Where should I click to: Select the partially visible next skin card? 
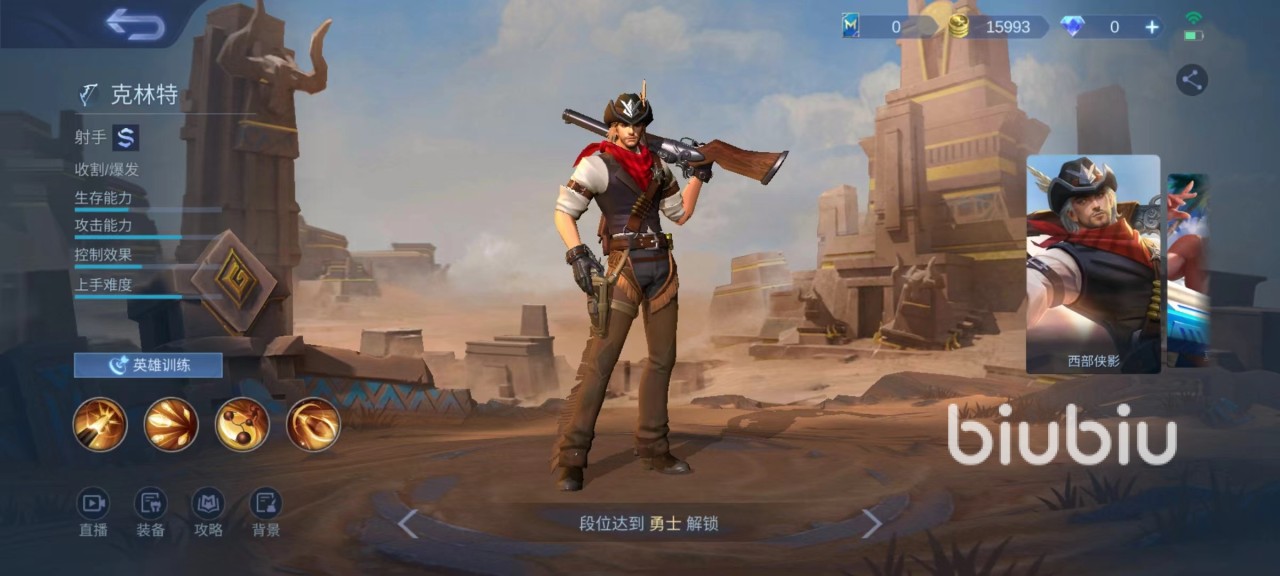point(1189,270)
